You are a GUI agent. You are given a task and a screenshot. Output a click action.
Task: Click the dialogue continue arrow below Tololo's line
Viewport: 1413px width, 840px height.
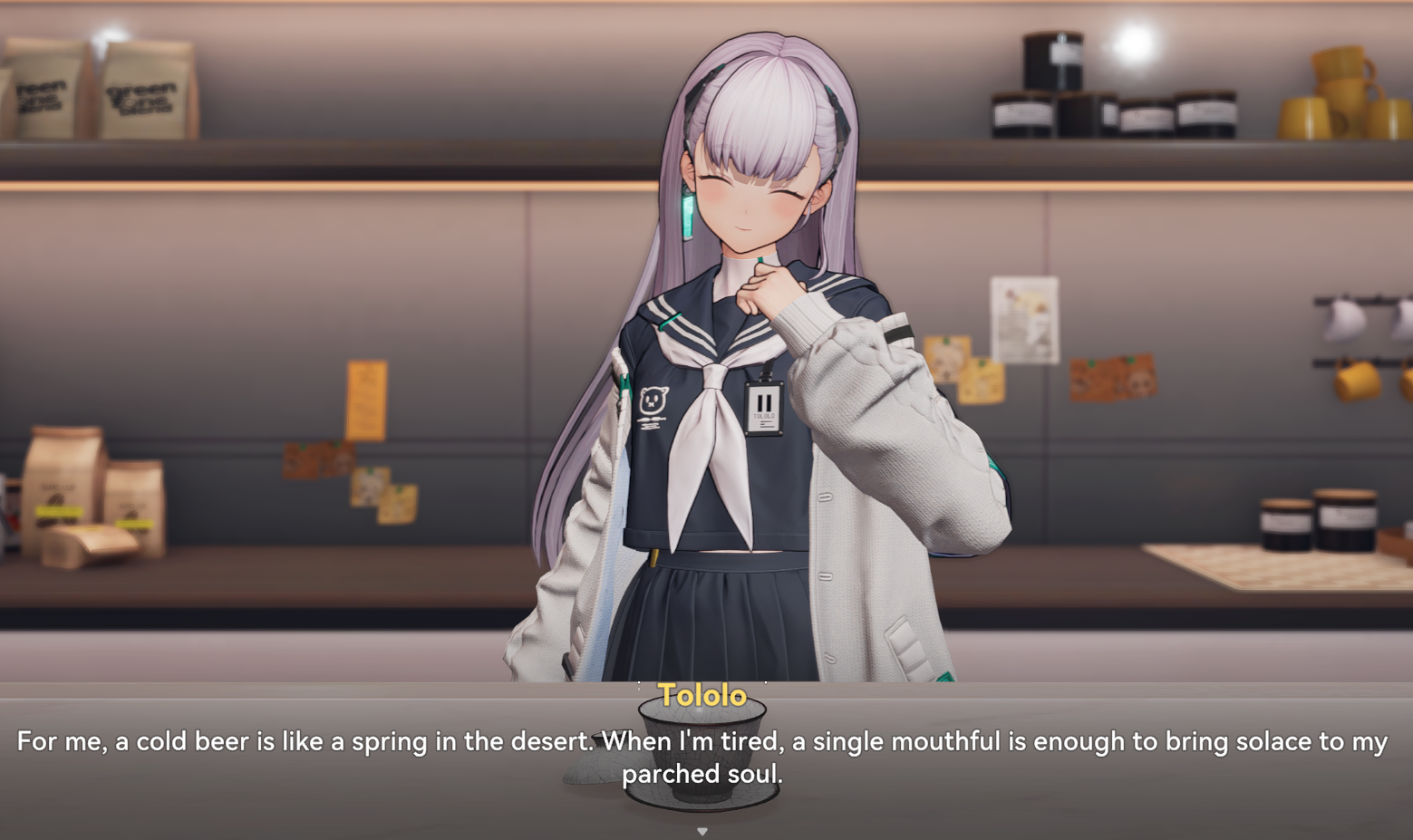point(702,830)
